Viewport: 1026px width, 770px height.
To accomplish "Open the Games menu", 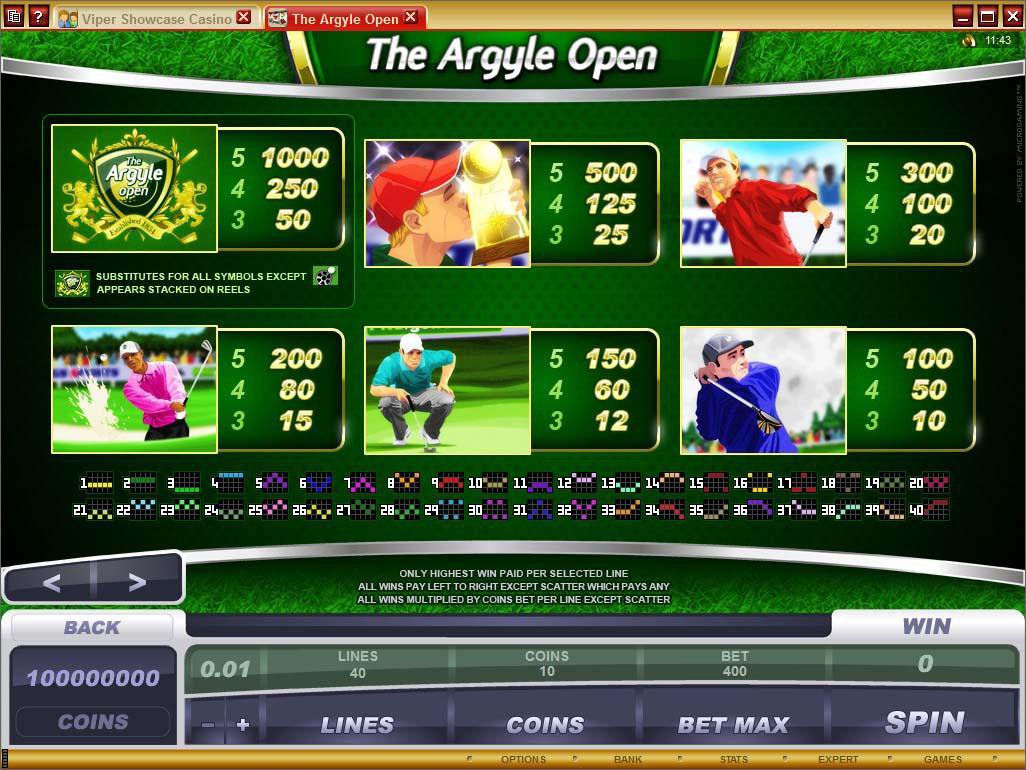I will point(942,760).
